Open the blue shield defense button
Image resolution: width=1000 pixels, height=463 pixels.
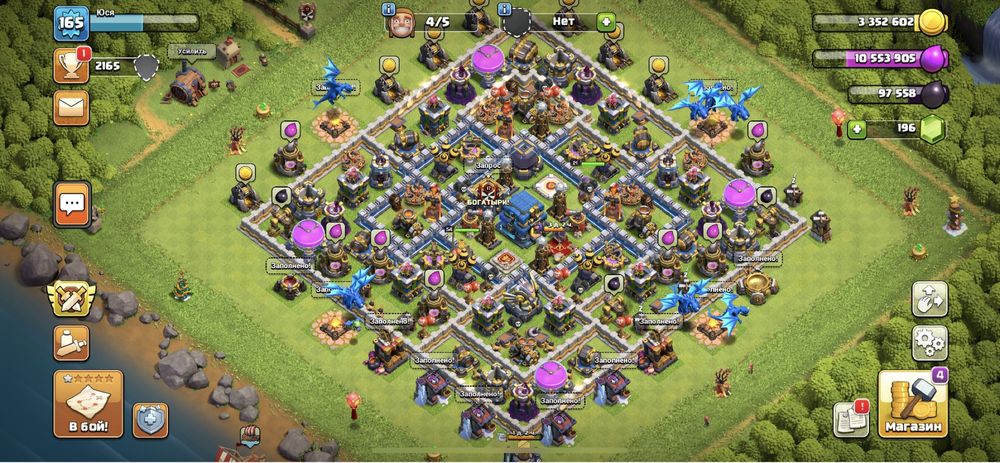tap(150, 420)
